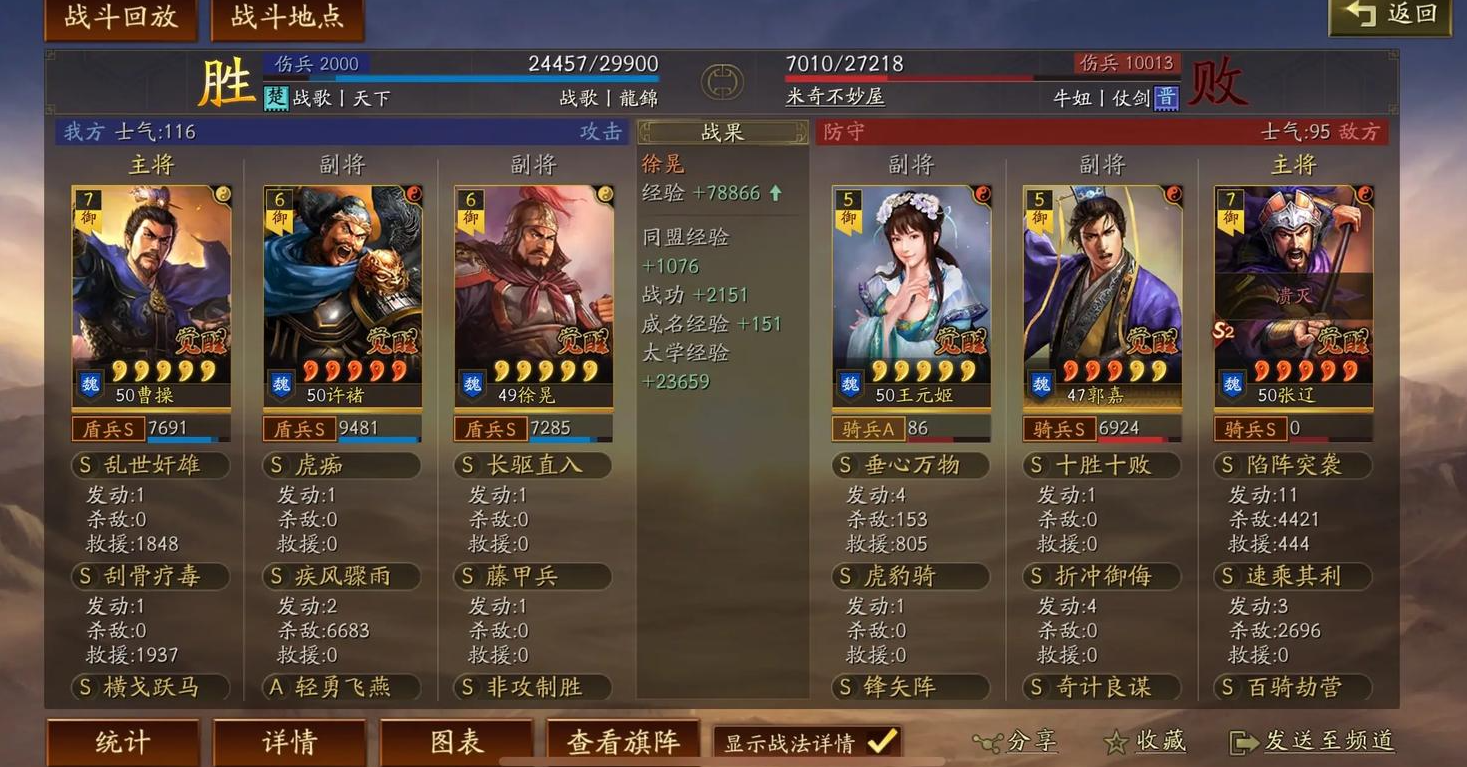Select 郭嘉's character portrait
This screenshot has width=1467, height=767.
pos(1100,280)
